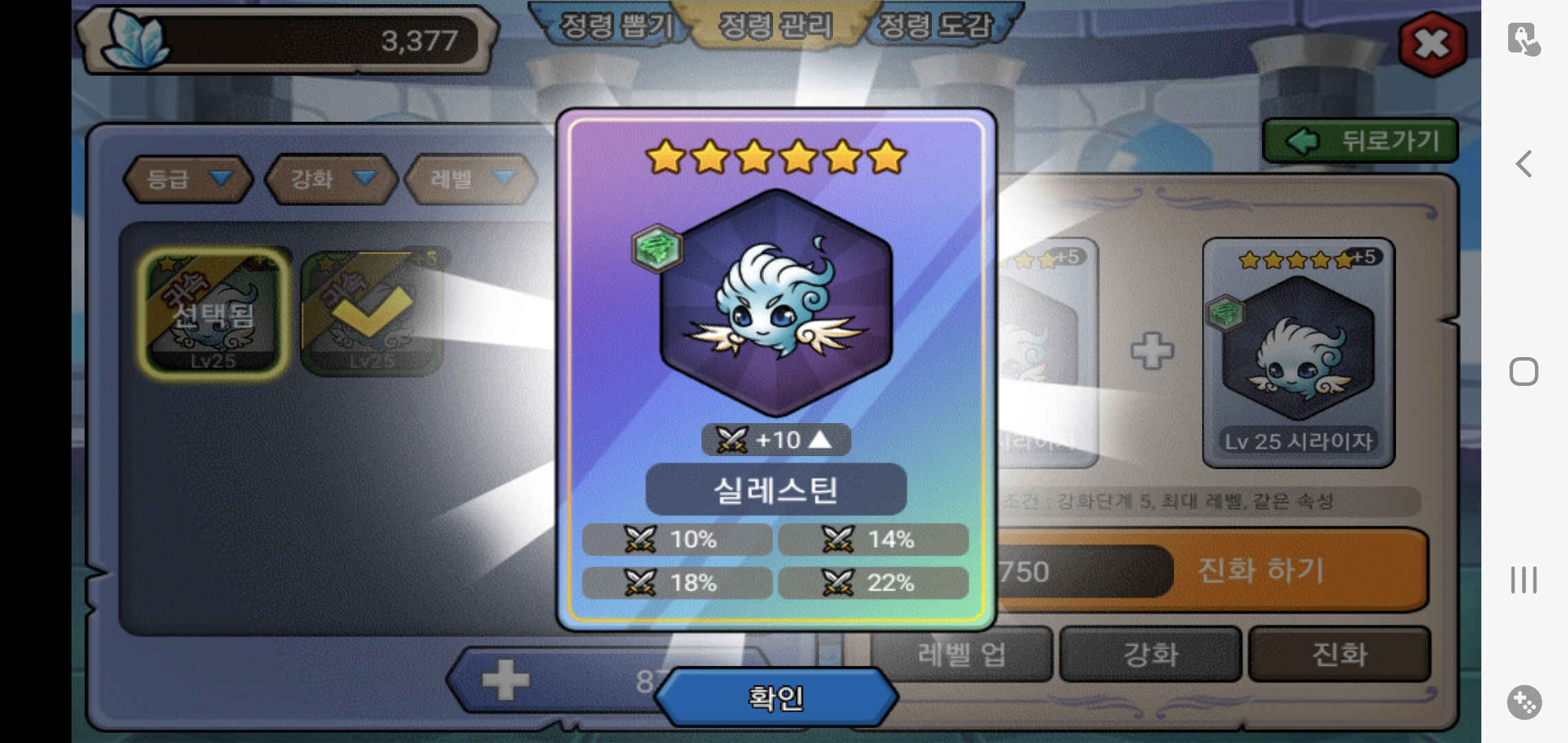Image resolution: width=1568 pixels, height=743 pixels.
Task: Go back using the green 뒤로가기 button
Action: tap(1360, 141)
